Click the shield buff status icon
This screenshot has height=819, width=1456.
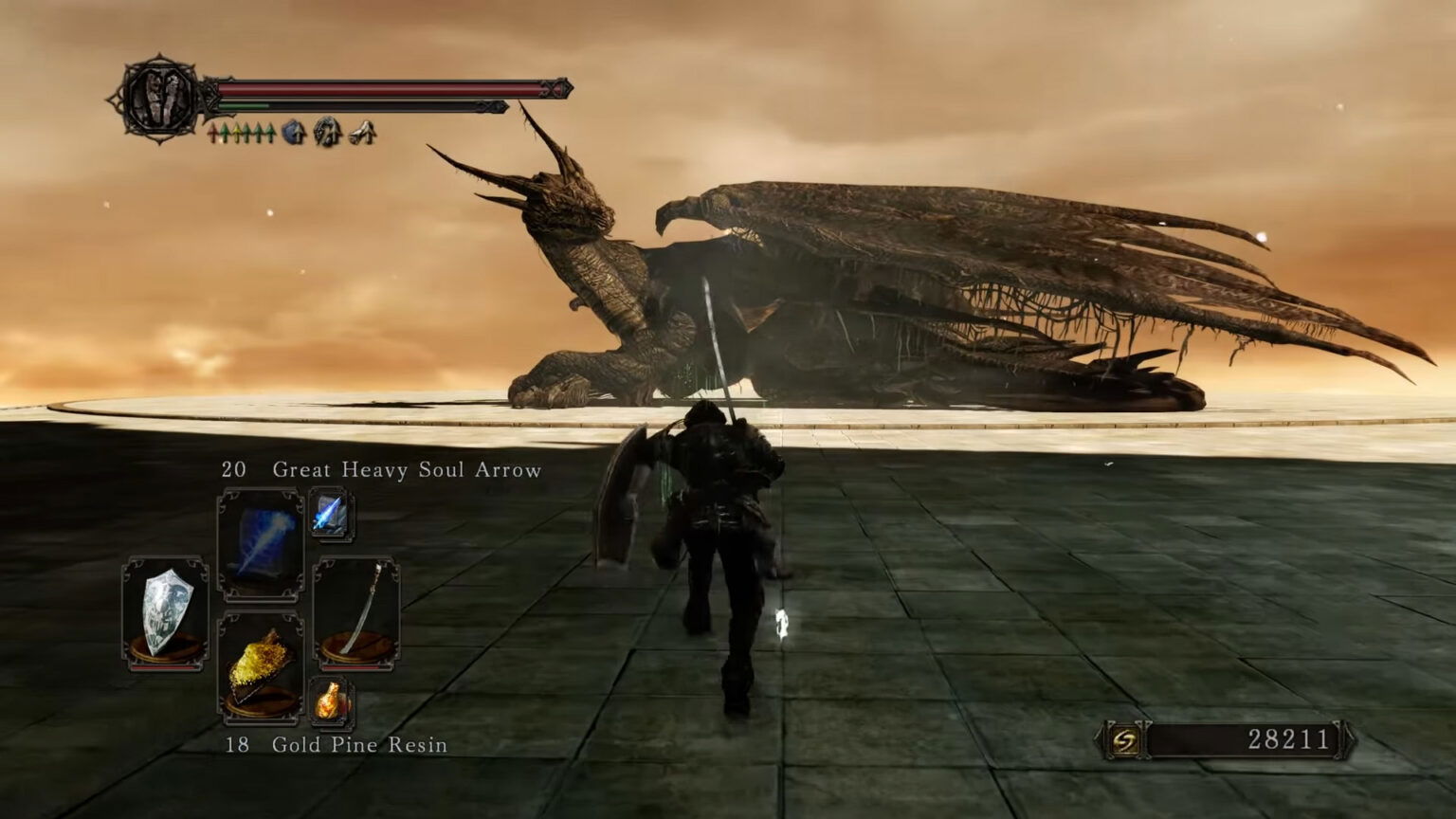pos(292,133)
